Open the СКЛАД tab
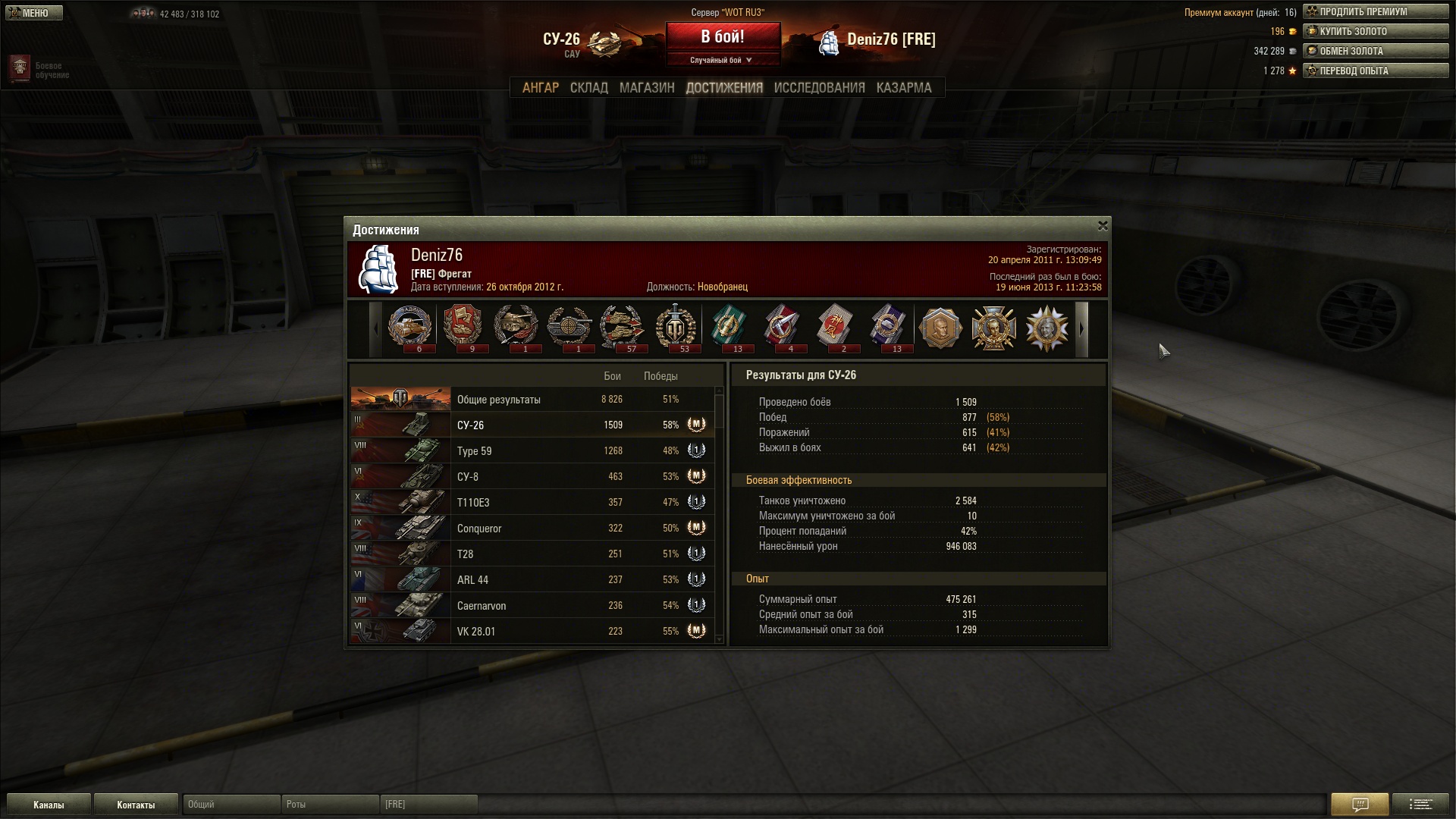 point(588,88)
